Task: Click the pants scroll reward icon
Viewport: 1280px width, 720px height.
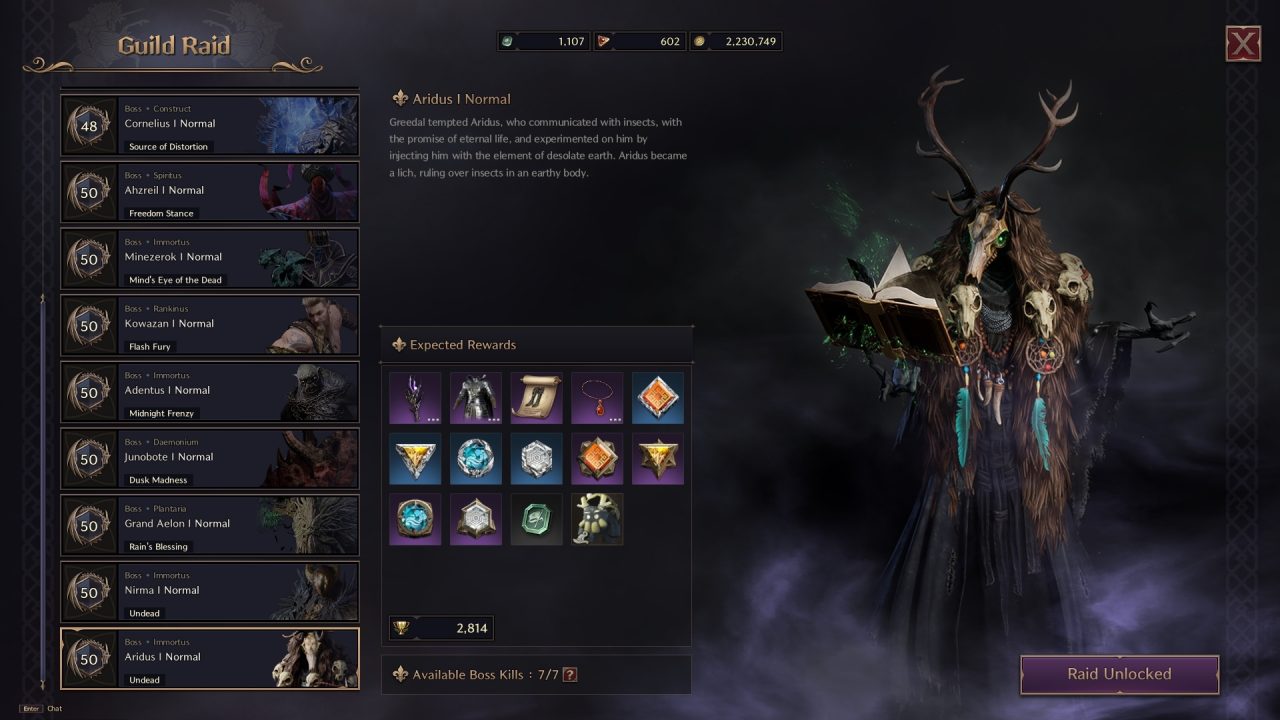Action: (x=536, y=397)
